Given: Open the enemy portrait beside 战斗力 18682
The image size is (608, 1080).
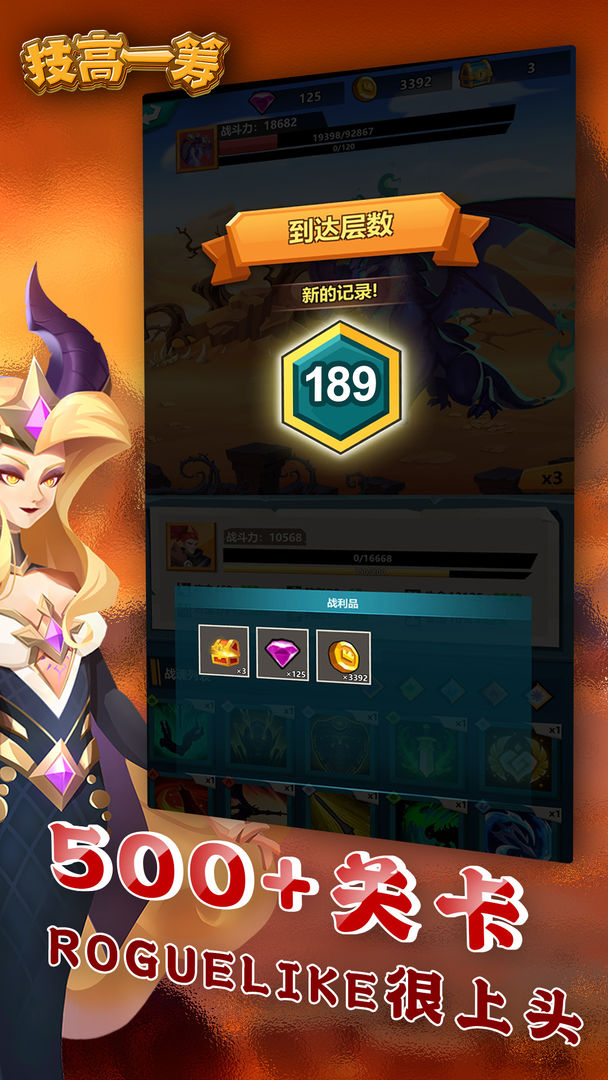Looking at the screenshot, I should coord(197,148).
